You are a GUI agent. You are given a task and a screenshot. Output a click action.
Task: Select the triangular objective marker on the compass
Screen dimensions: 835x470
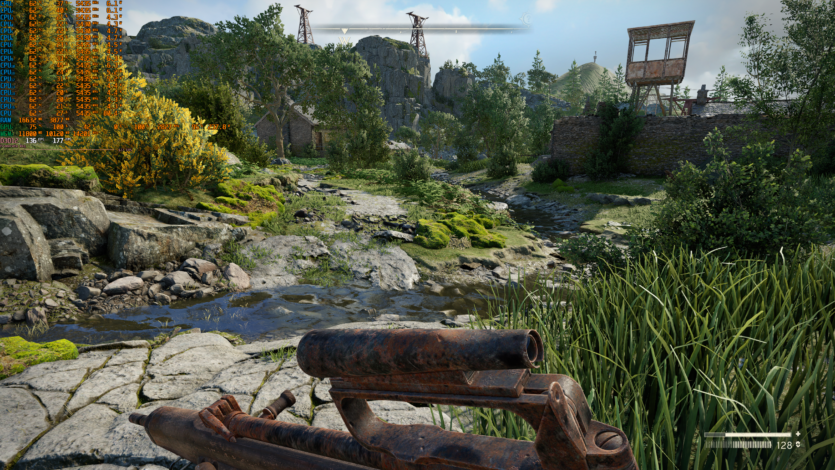(x=345, y=31)
